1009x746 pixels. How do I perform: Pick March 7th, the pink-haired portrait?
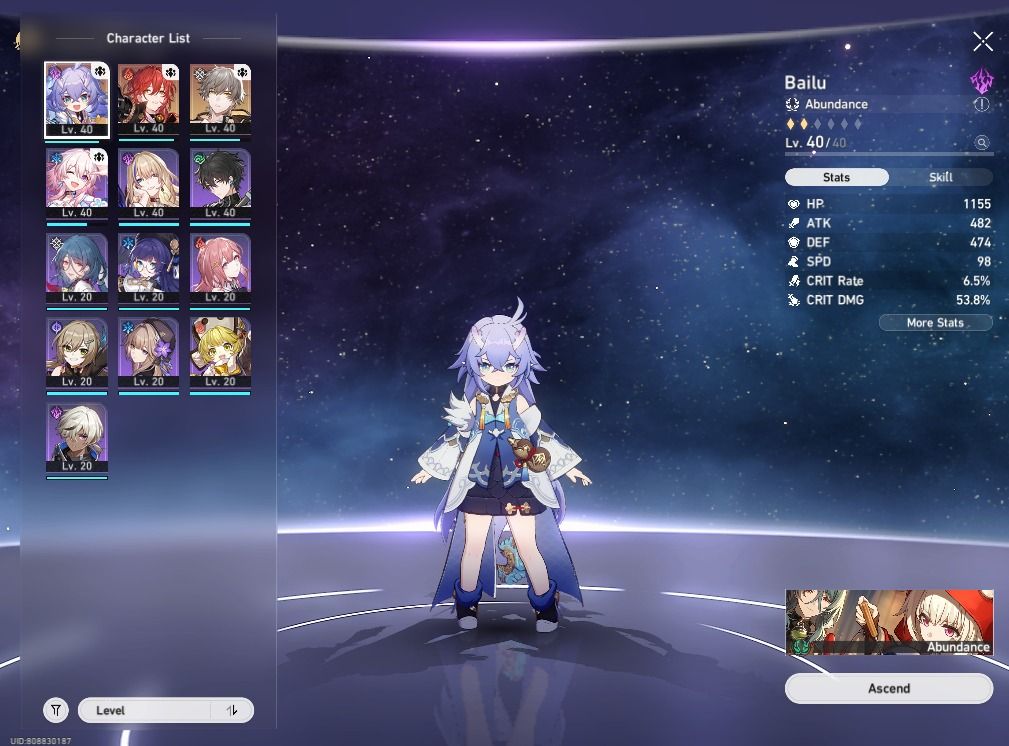pyautogui.click(x=77, y=184)
